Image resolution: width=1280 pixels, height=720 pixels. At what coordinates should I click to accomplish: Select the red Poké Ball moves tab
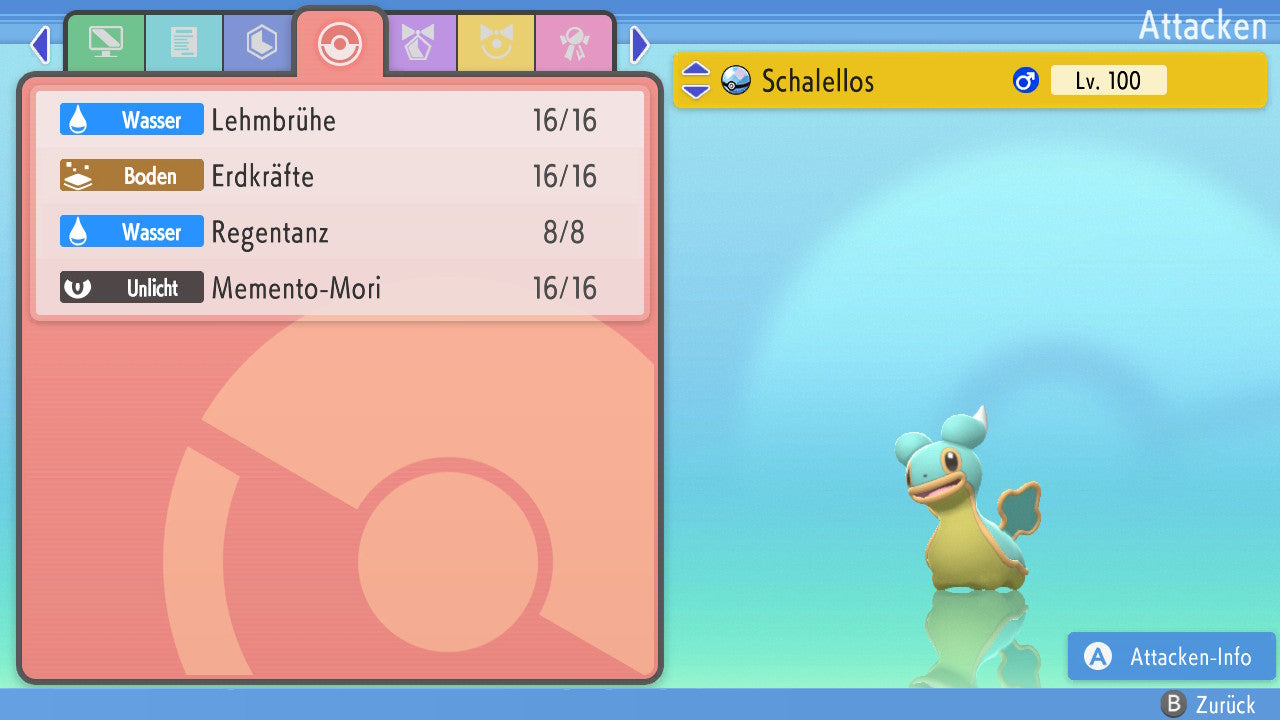tap(339, 43)
